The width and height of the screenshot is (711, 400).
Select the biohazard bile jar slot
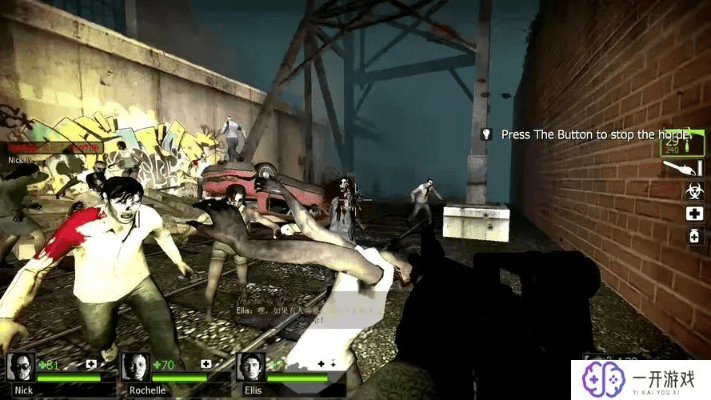coord(694,191)
